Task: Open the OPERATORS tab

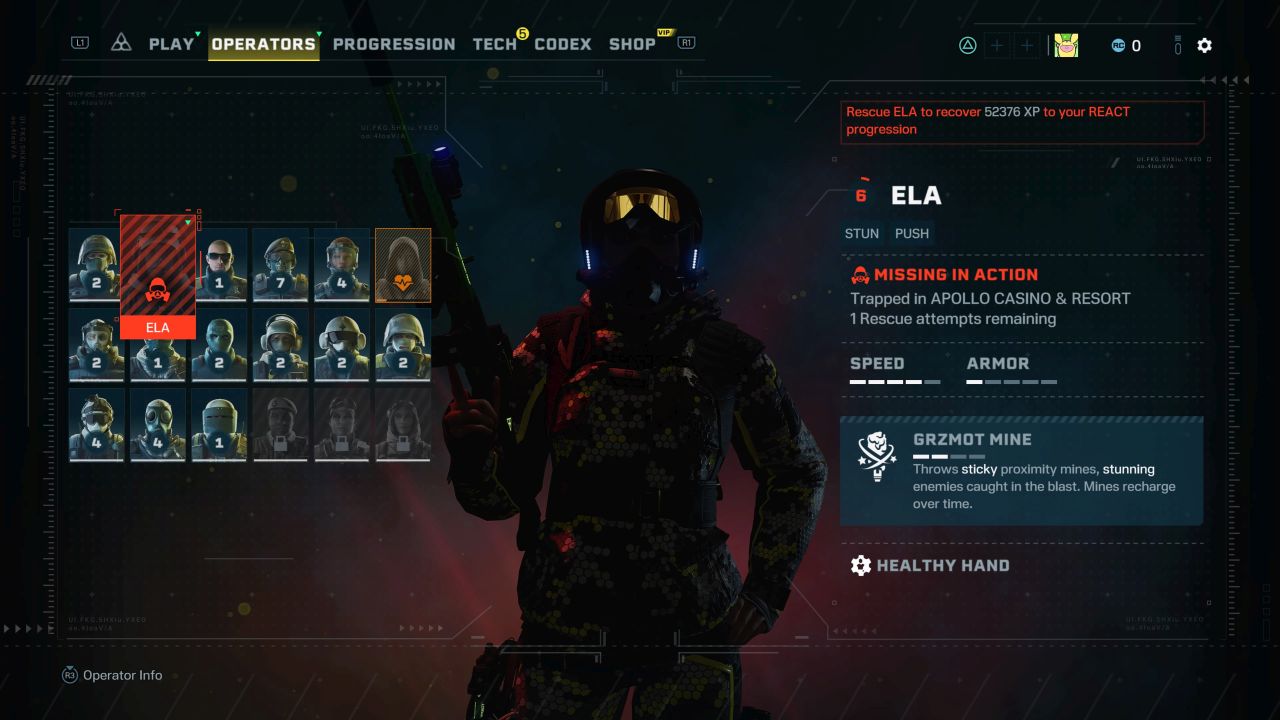Action: pyautogui.click(x=263, y=44)
